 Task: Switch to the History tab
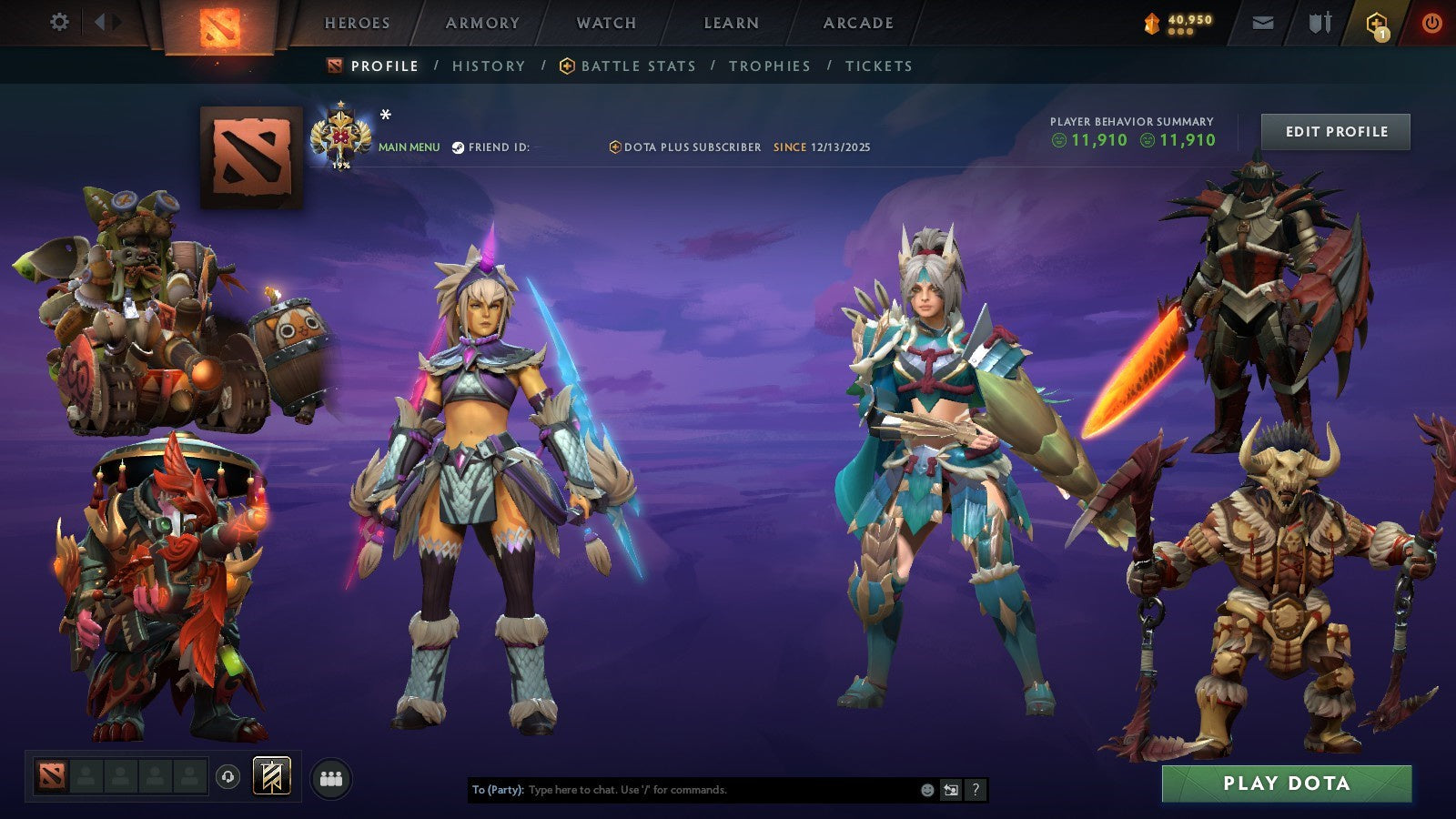coord(489,66)
